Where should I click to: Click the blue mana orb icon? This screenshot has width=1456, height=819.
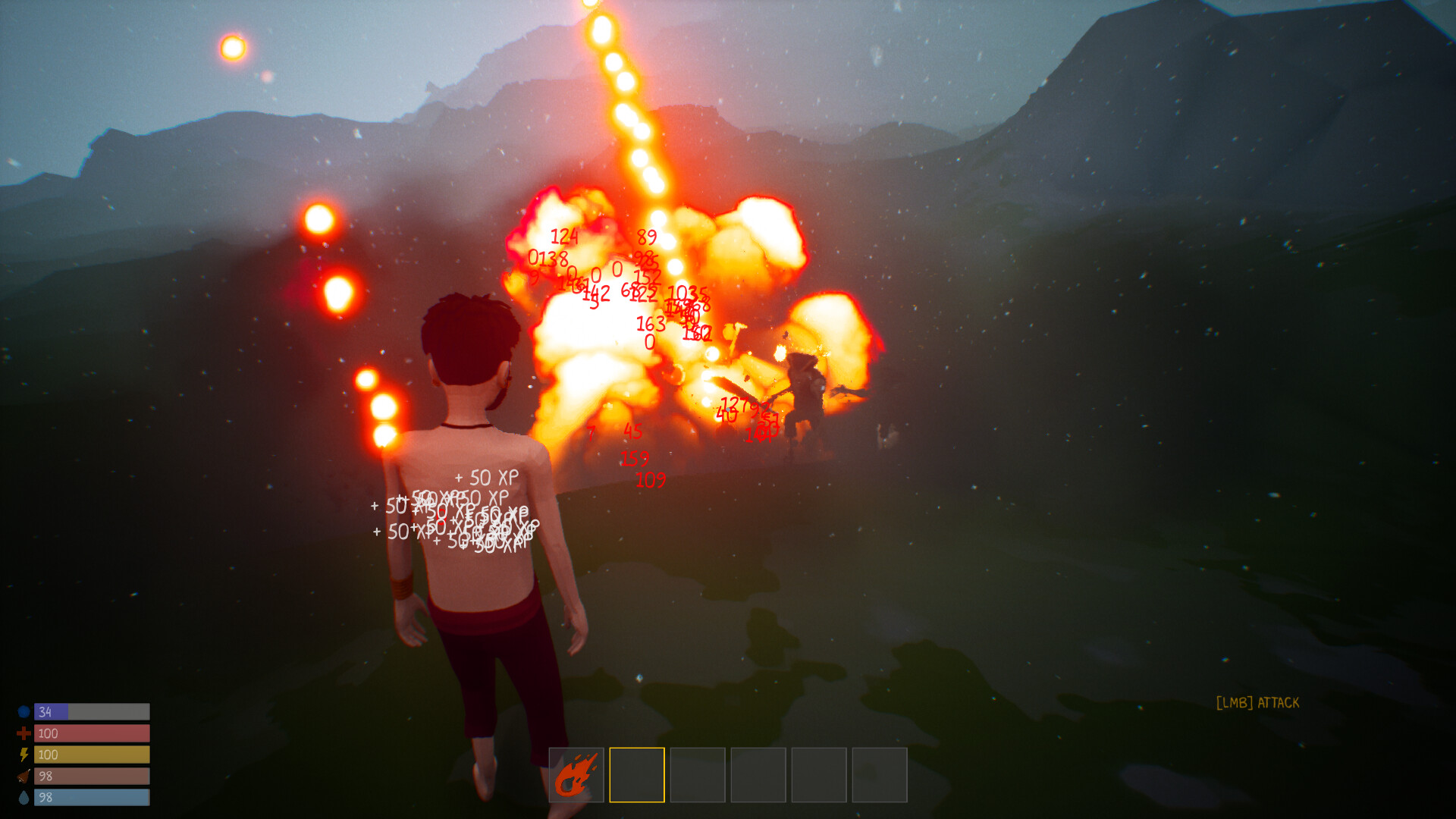(25, 711)
